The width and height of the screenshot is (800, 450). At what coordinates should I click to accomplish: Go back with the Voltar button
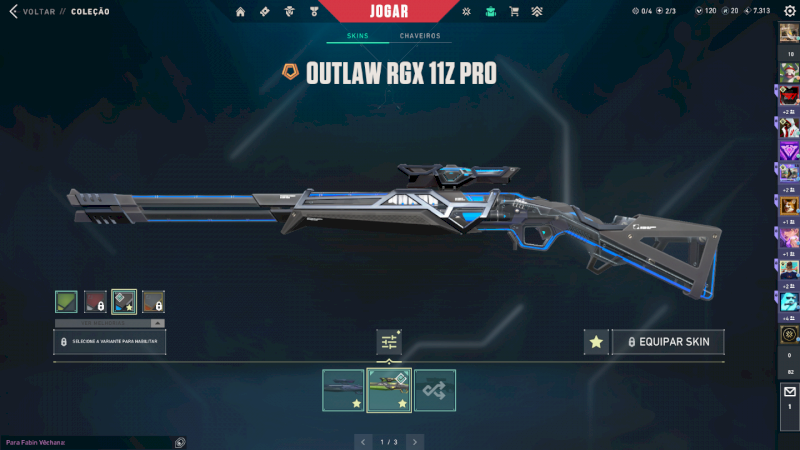pyautogui.click(x=30, y=12)
